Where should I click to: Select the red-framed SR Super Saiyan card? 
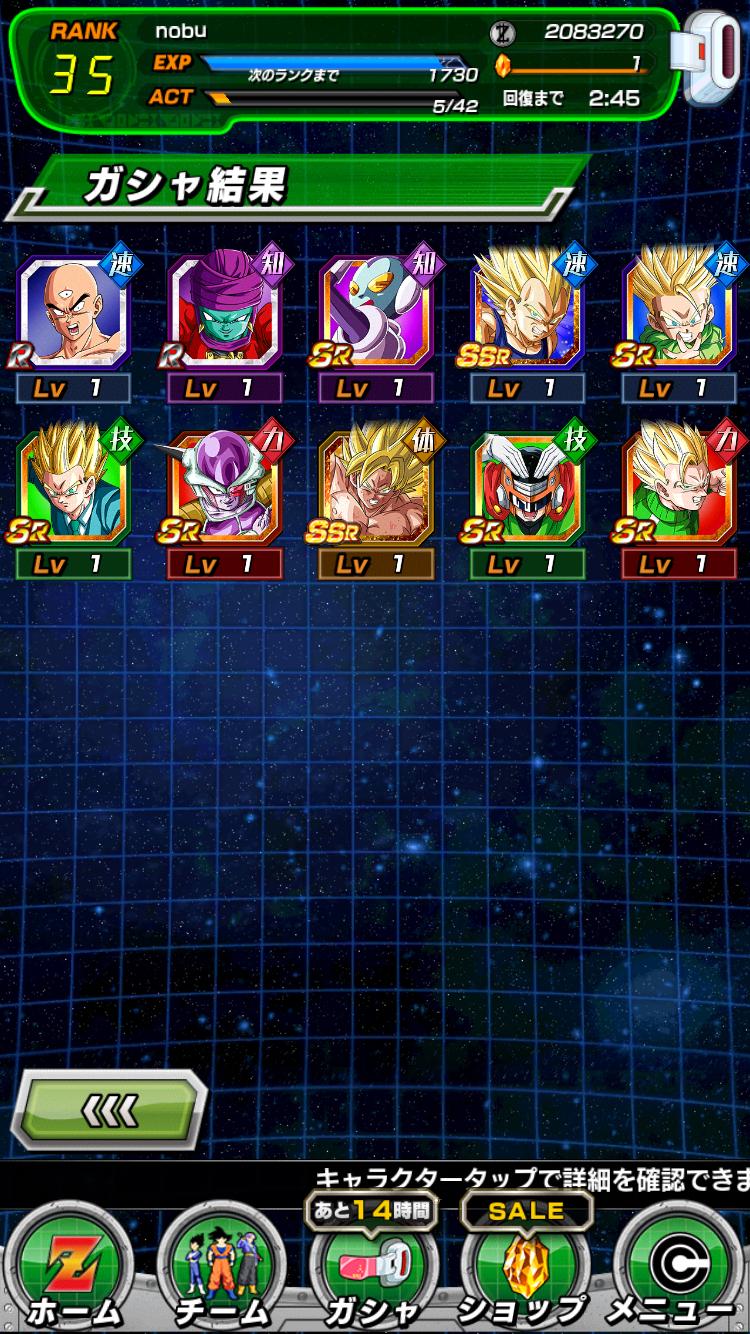[679, 489]
